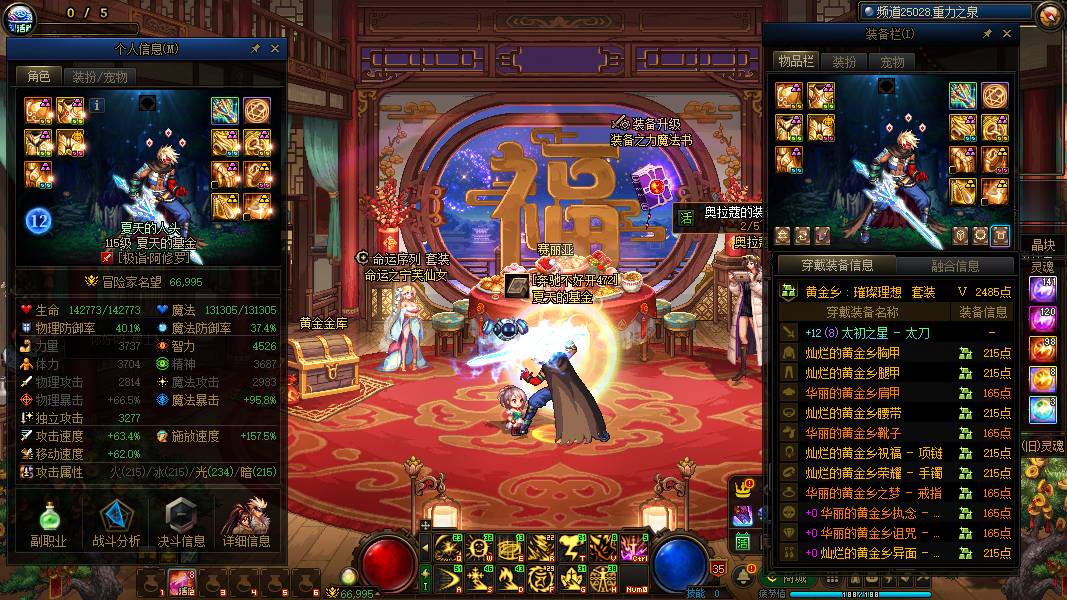Close the 装备栏 equipment window
The width and height of the screenshot is (1067, 600).
click(1006, 34)
